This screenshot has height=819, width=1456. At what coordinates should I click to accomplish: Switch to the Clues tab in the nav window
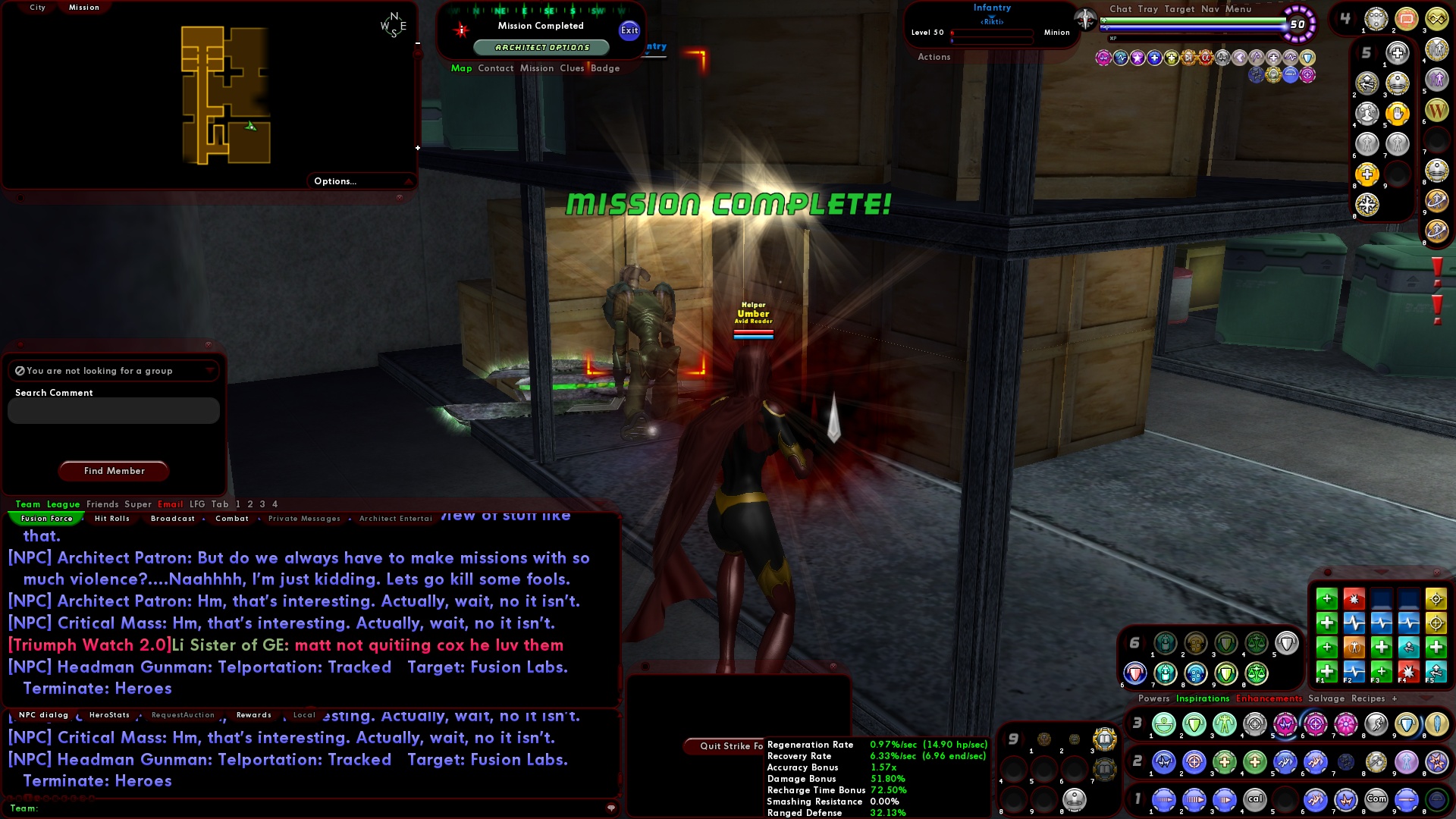coord(572,68)
